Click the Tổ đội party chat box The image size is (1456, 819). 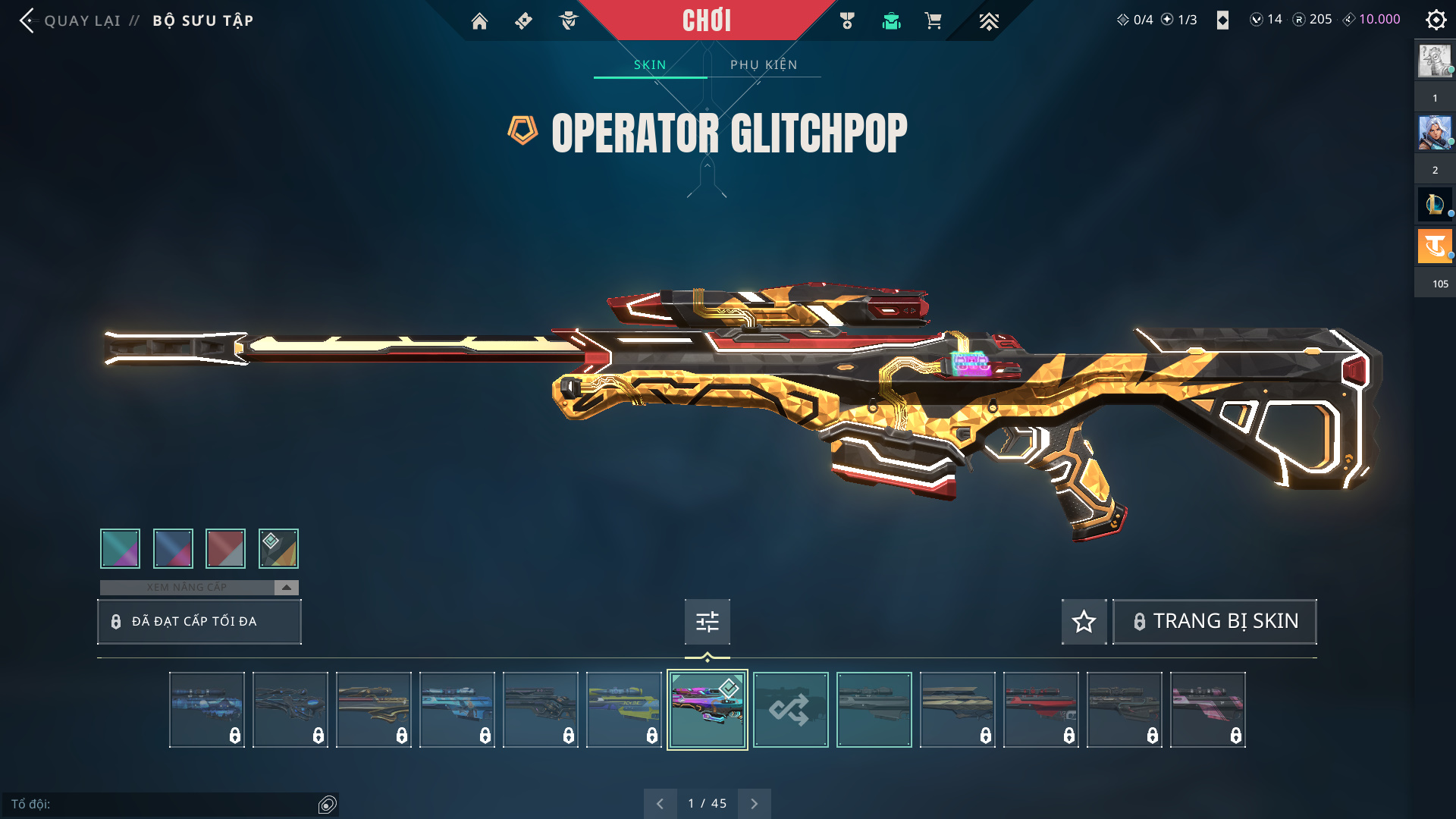163,804
